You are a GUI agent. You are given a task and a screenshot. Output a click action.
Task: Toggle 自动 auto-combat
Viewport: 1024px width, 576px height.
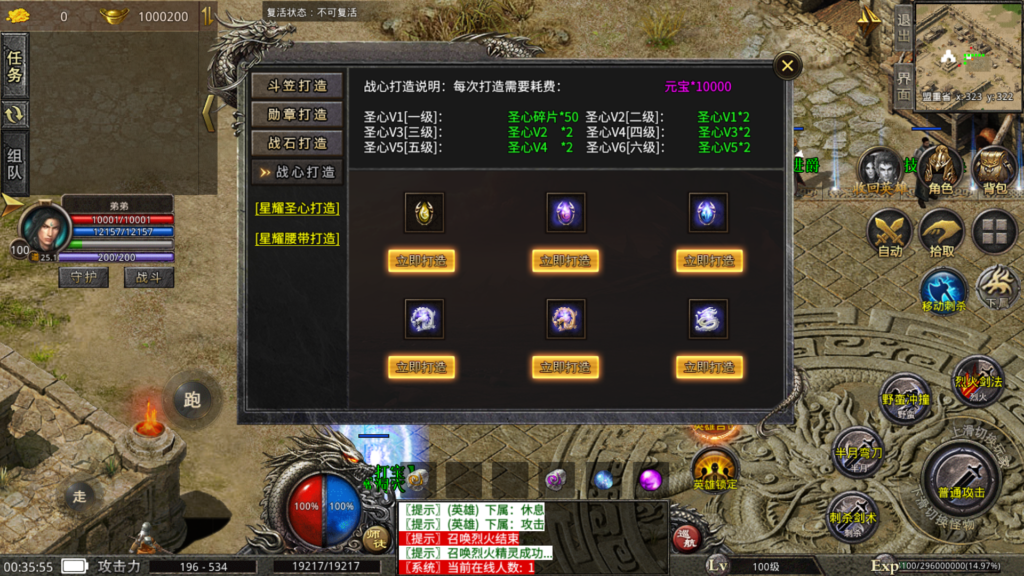889,234
